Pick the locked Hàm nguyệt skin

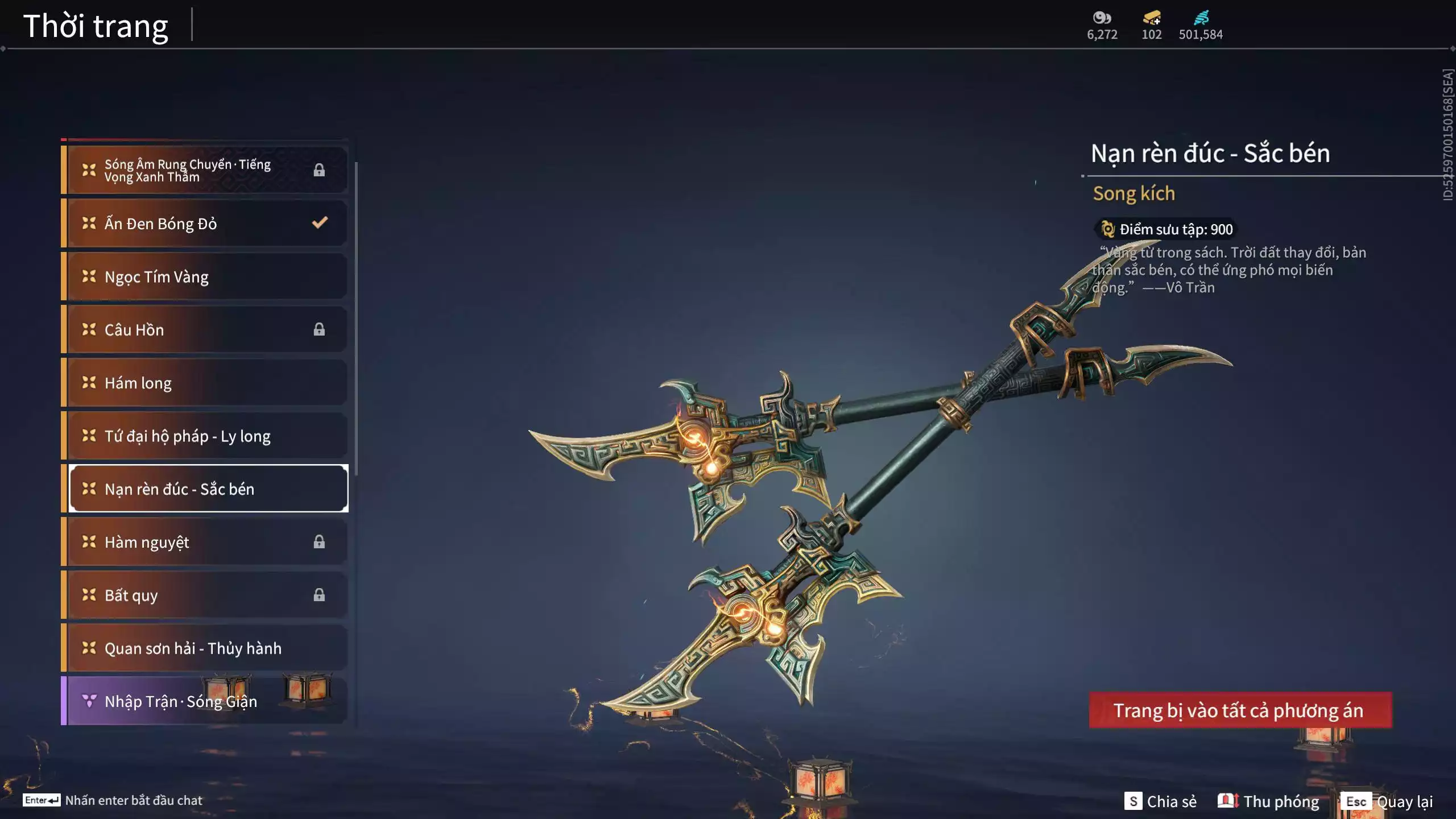click(205, 542)
